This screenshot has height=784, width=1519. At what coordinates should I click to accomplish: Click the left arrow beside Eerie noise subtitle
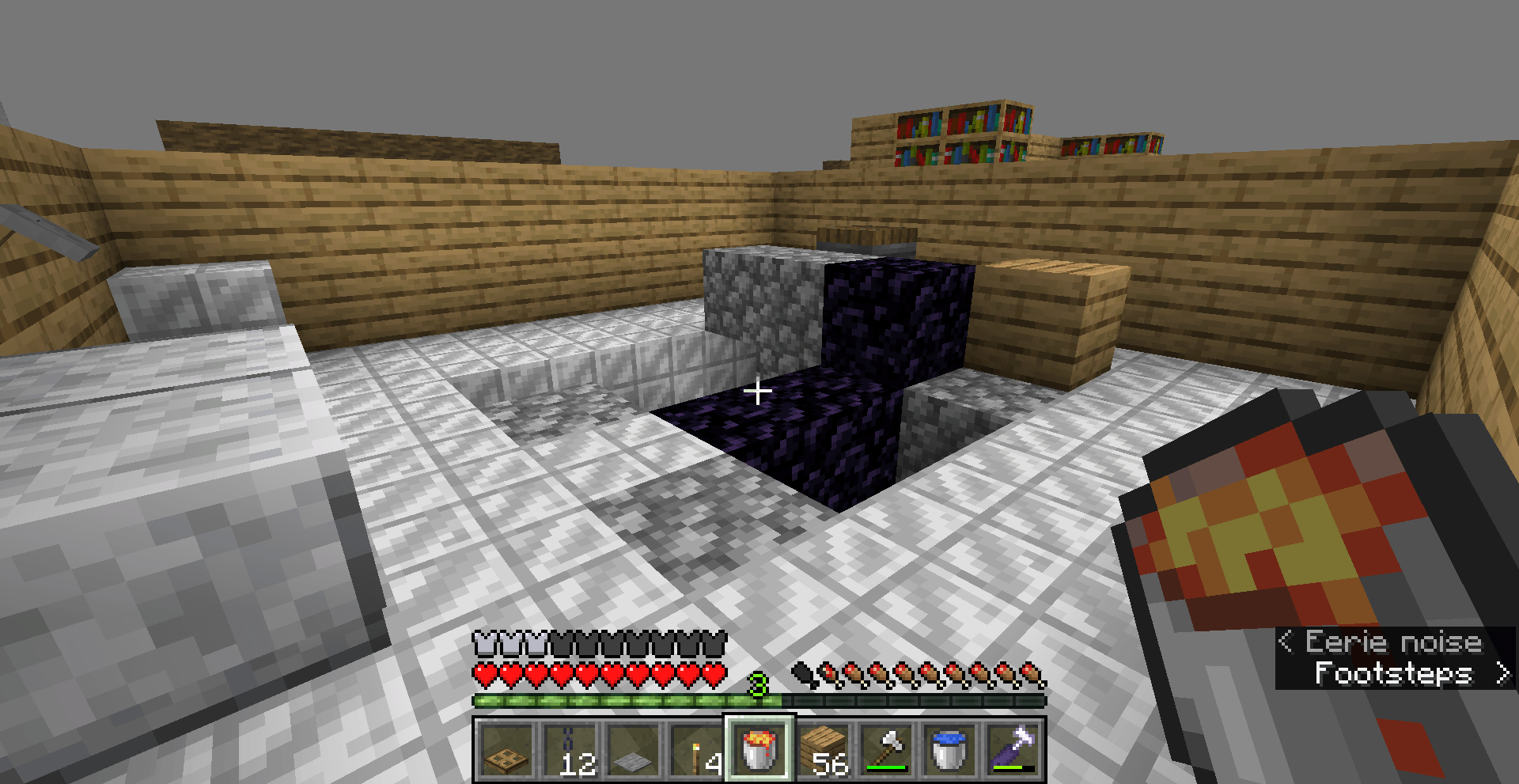point(1288,642)
